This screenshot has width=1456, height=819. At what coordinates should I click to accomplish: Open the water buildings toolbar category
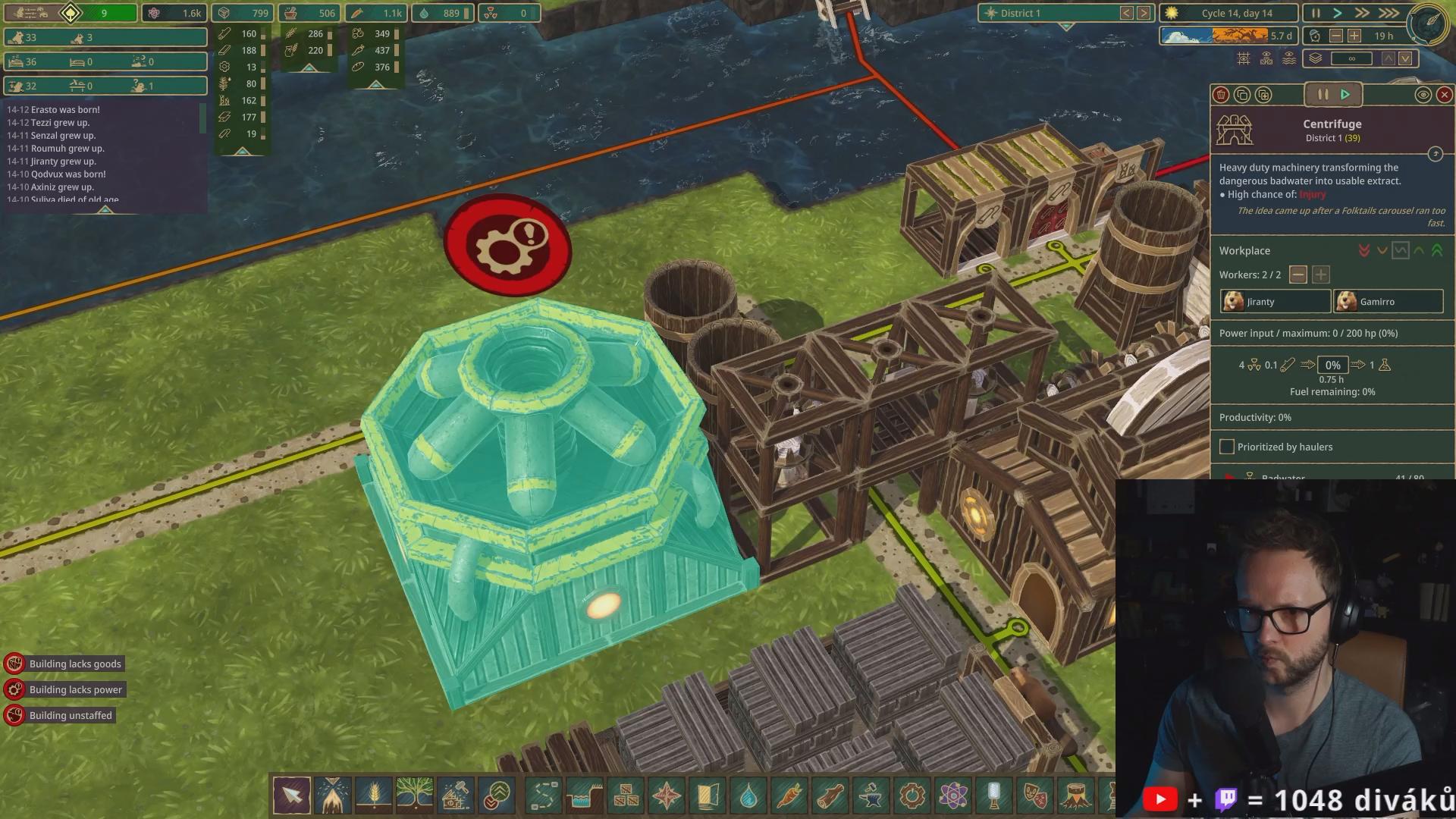pos(748,795)
